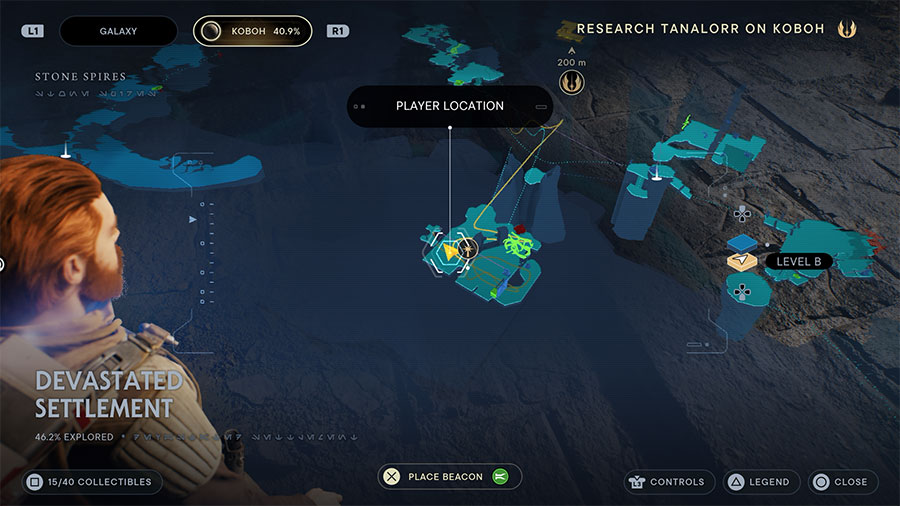Image resolution: width=900 pixels, height=506 pixels.
Task: Choose the blue upper level layer tile
Action: click(x=741, y=243)
